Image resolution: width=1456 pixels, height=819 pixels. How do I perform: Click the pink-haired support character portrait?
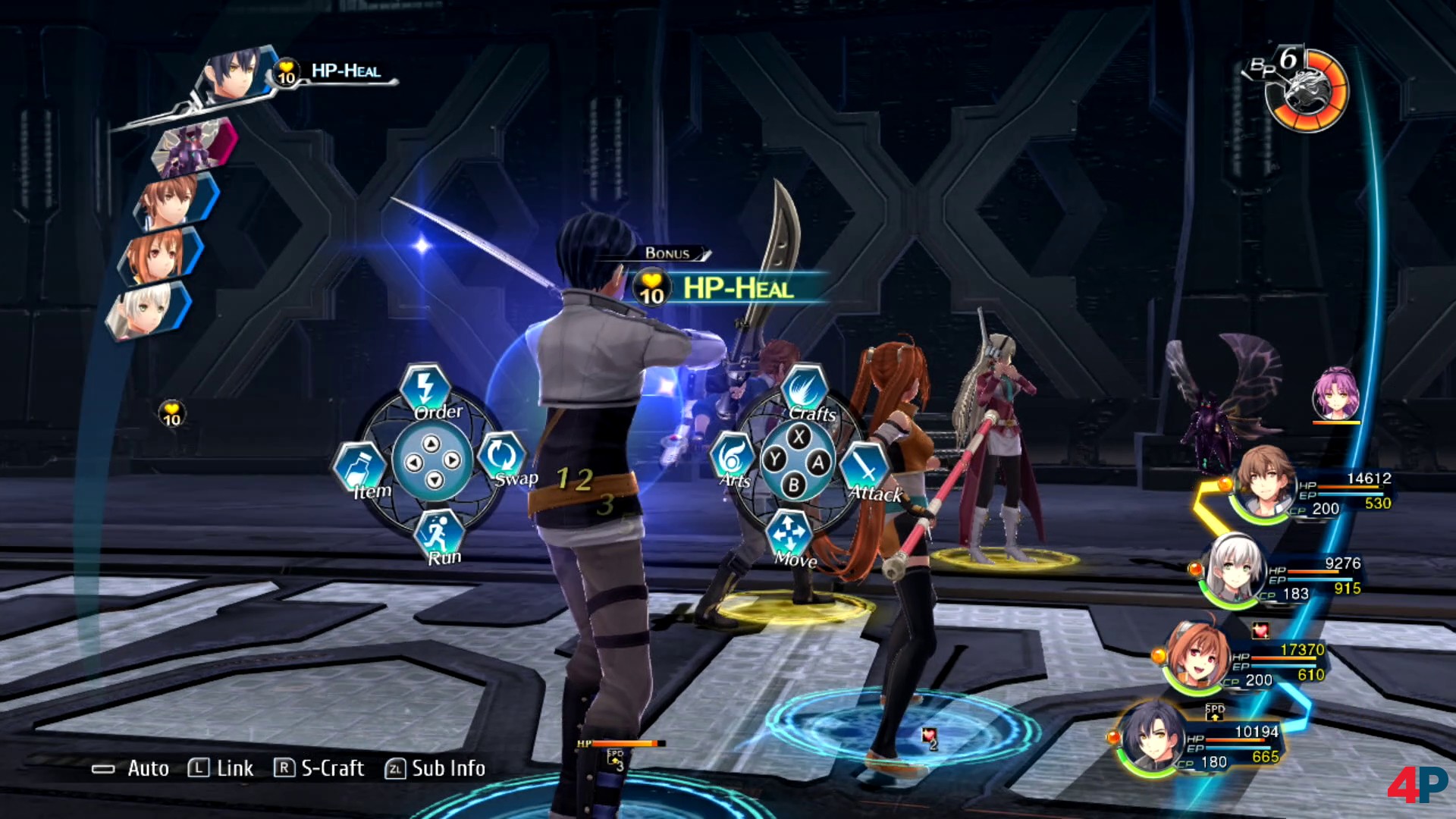tap(1335, 393)
